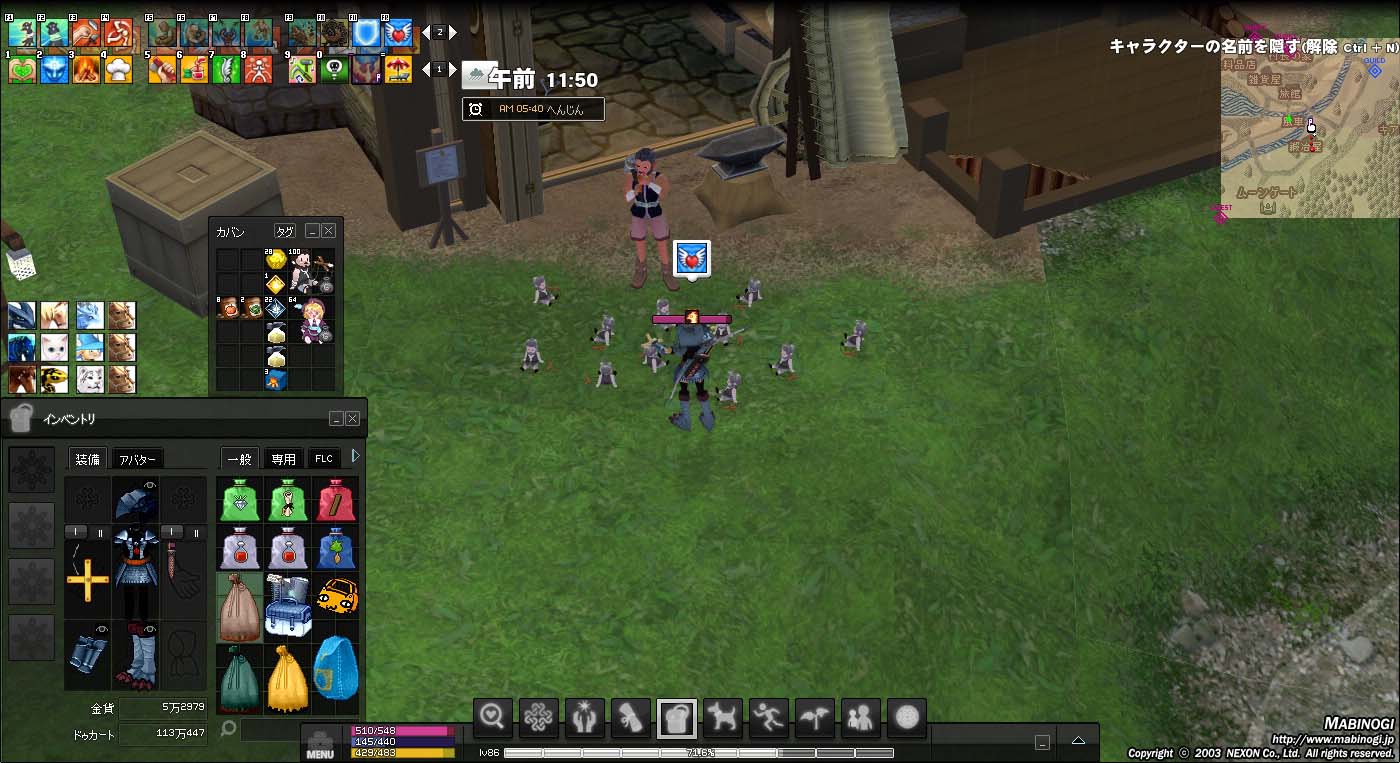Click the magnifier heart search icon
Viewport: 1400px width, 763px height.
493,717
